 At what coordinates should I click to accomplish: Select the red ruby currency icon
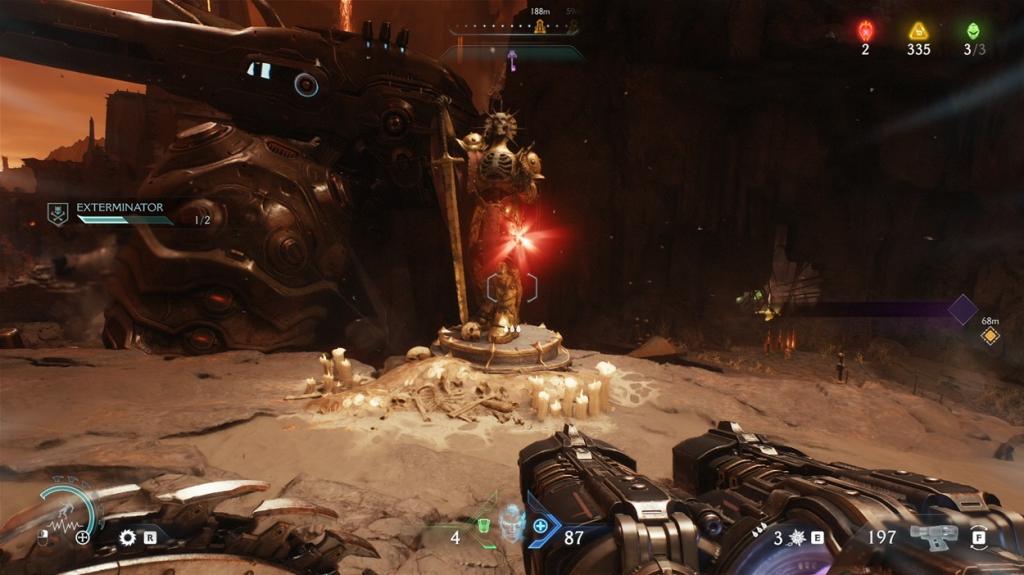(866, 31)
